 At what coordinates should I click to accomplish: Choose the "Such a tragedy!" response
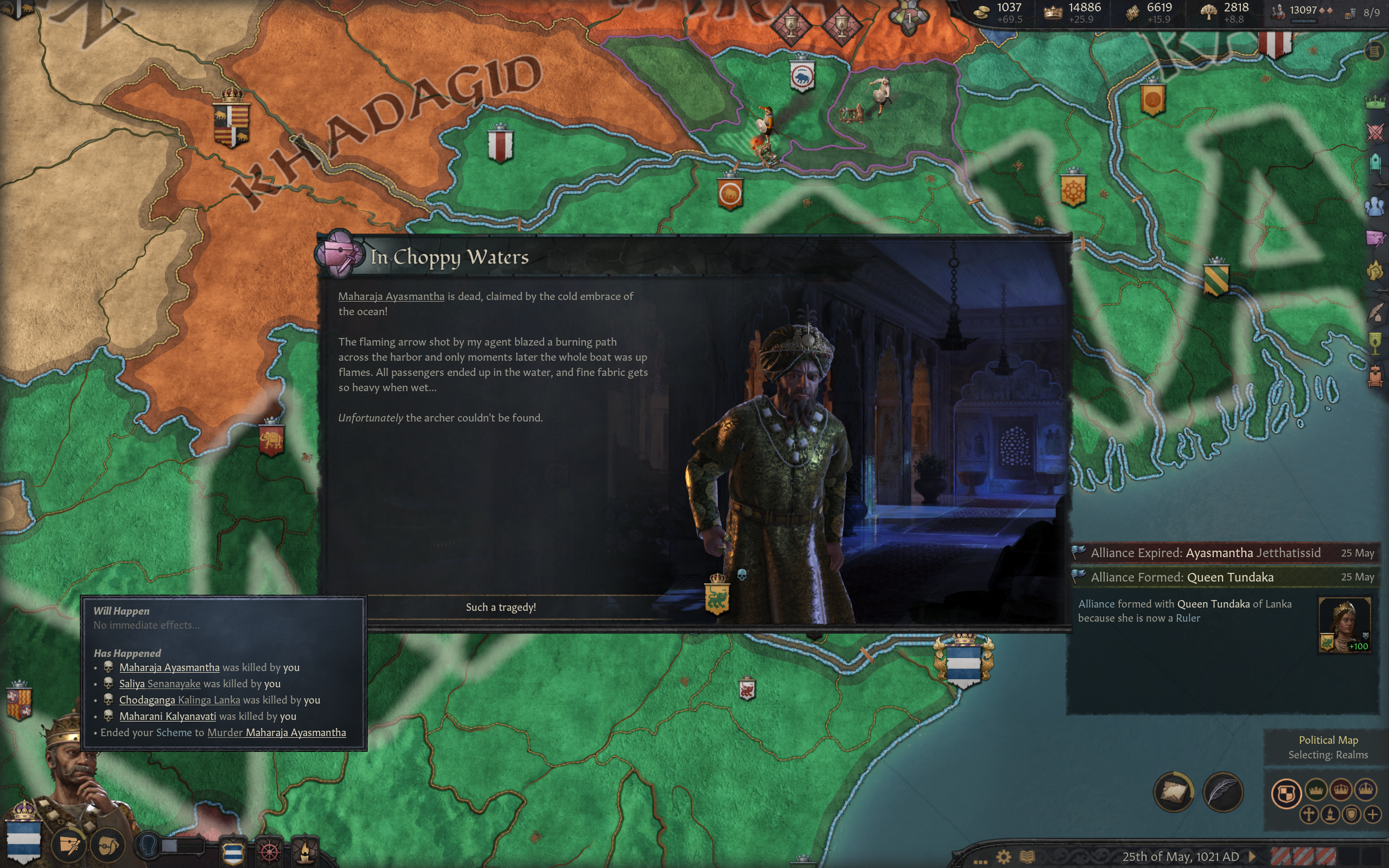pos(500,608)
